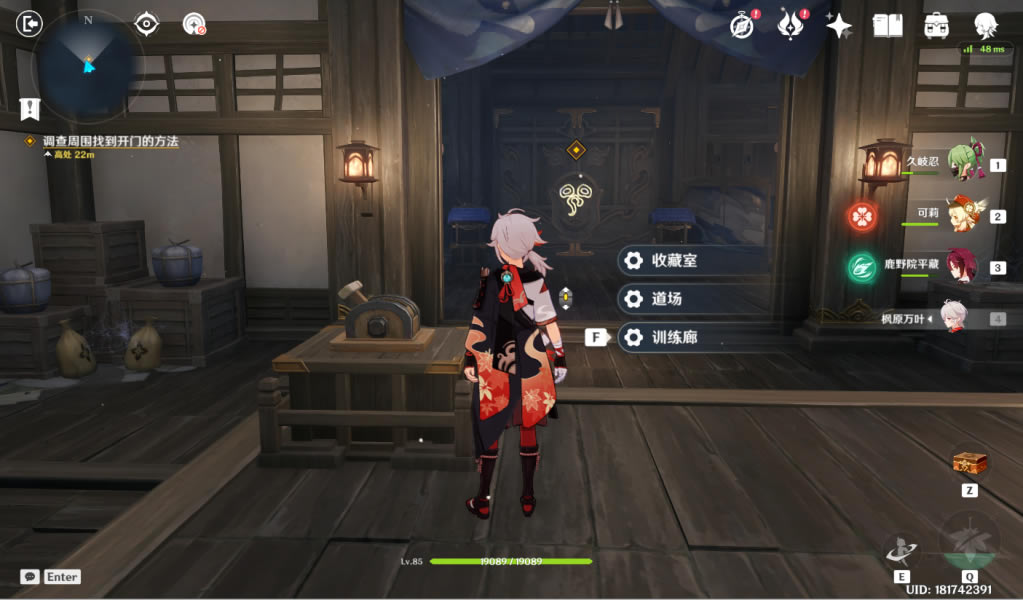This screenshot has height=600, width=1023.
Task: Activate the elemental skill icon
Action: tap(901, 550)
